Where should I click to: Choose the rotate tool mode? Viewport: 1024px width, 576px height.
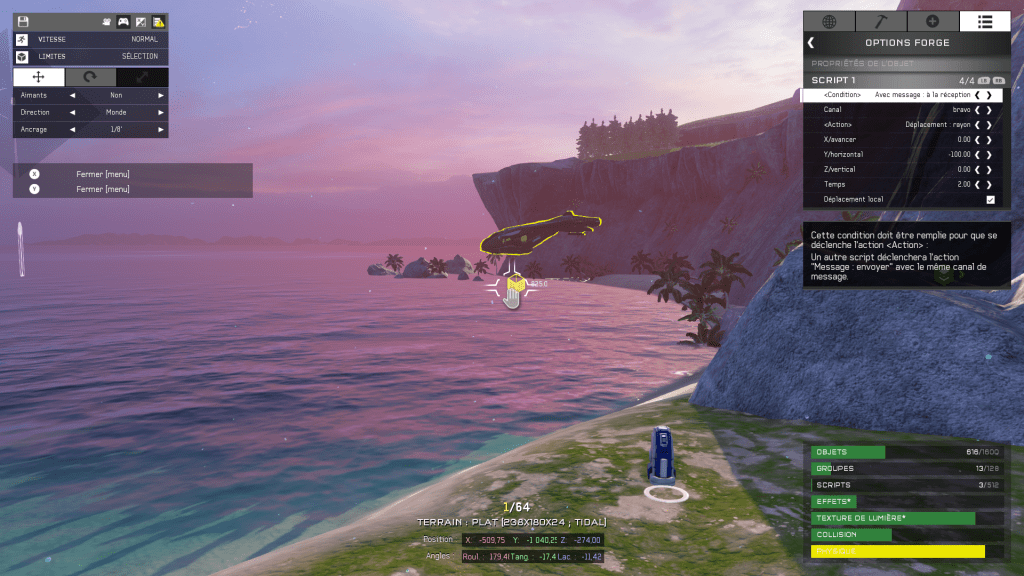90,77
